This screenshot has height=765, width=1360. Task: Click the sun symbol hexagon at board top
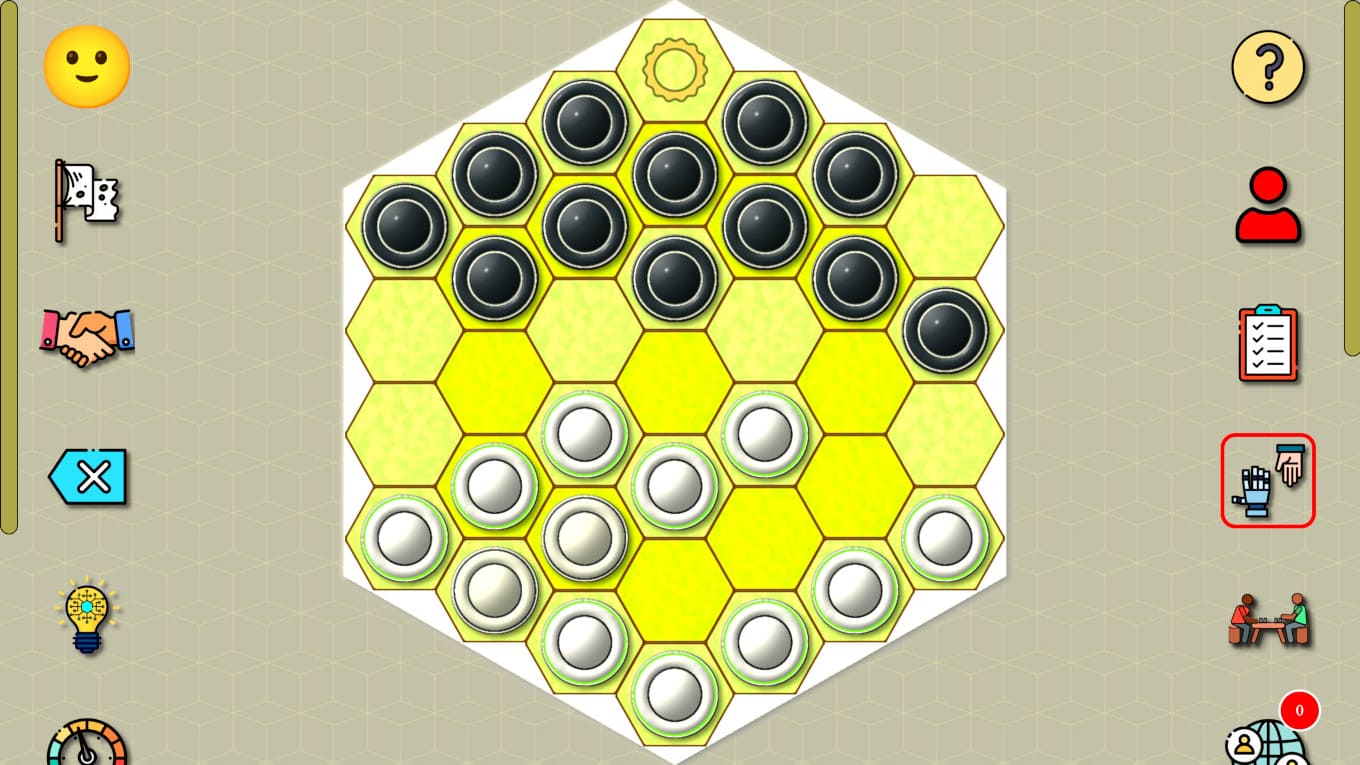675,68
